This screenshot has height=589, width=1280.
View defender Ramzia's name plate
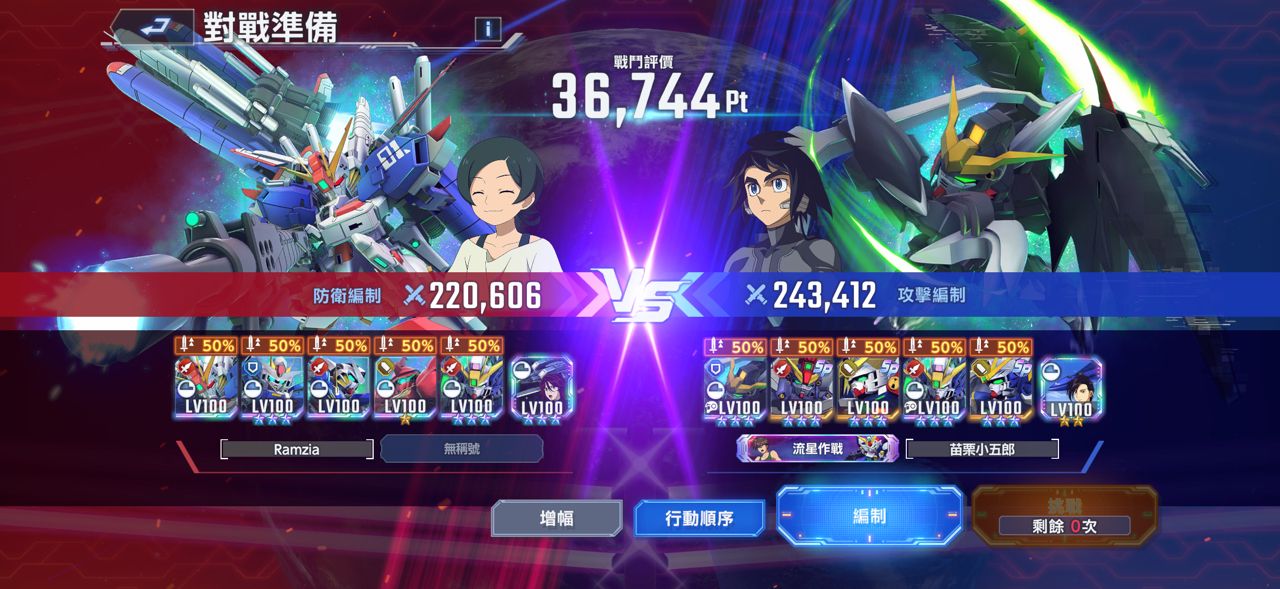click(296, 449)
